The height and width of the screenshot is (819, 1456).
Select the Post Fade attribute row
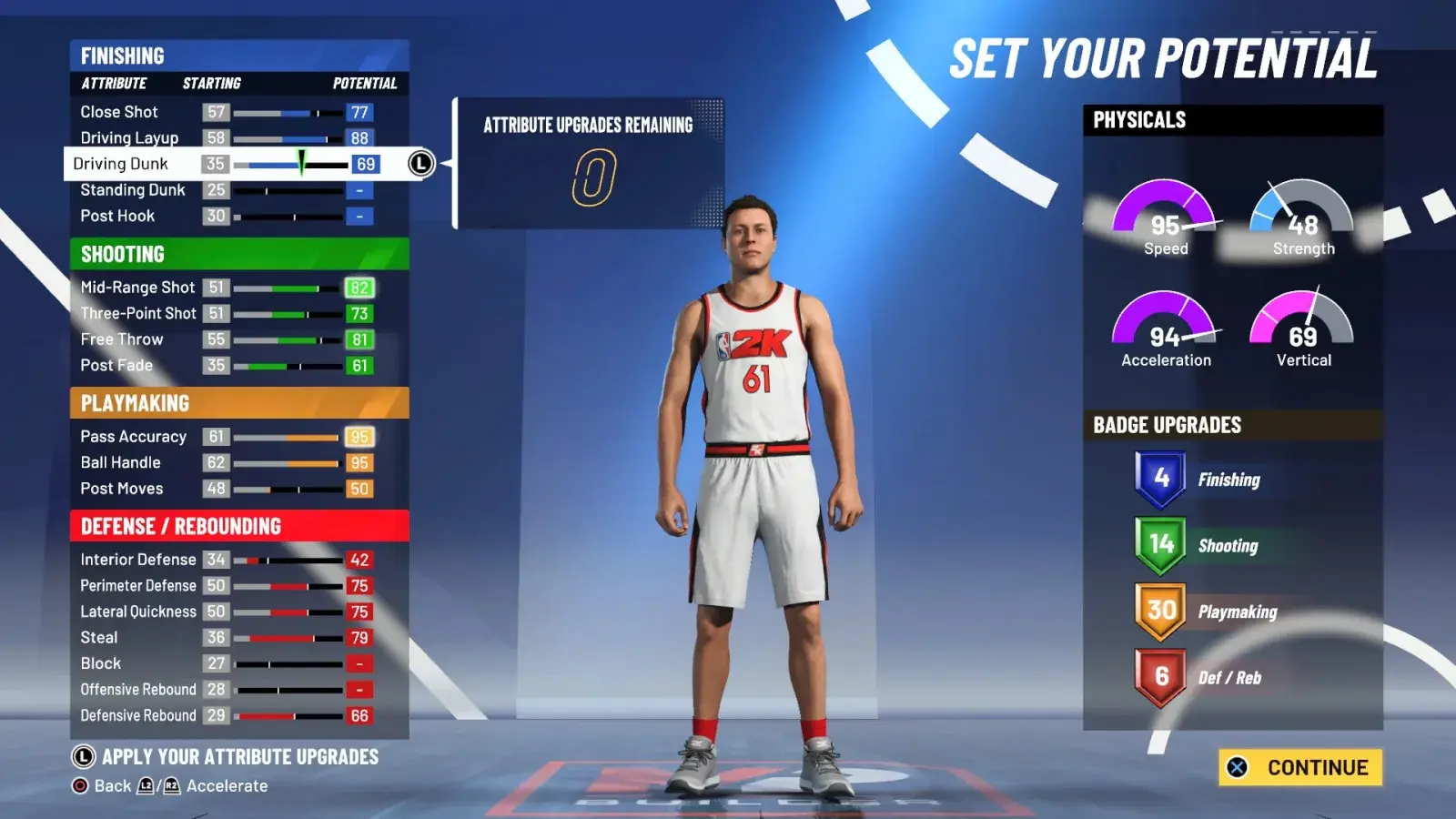click(x=227, y=366)
